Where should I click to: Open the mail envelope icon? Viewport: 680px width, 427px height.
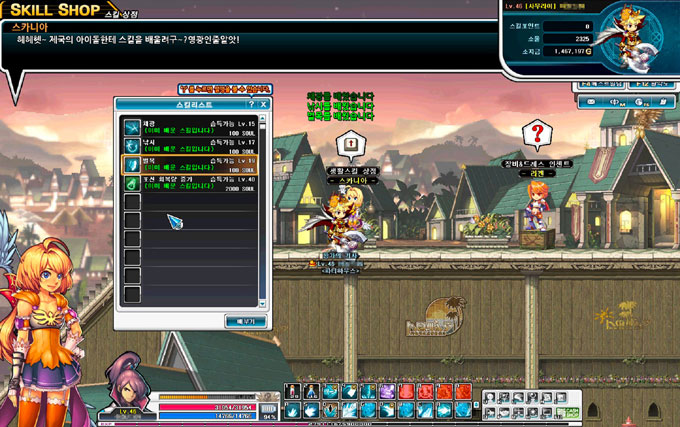point(593,101)
